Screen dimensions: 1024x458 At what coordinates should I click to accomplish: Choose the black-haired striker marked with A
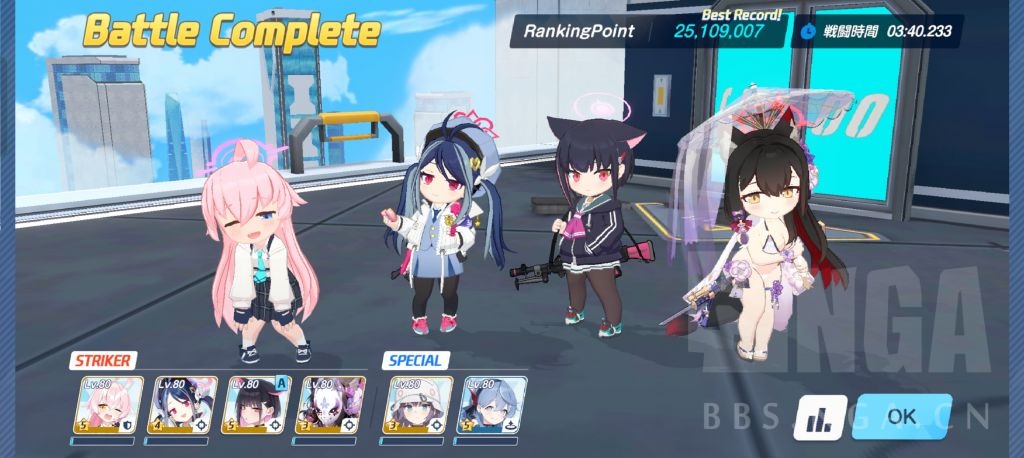pyautogui.click(x=257, y=405)
